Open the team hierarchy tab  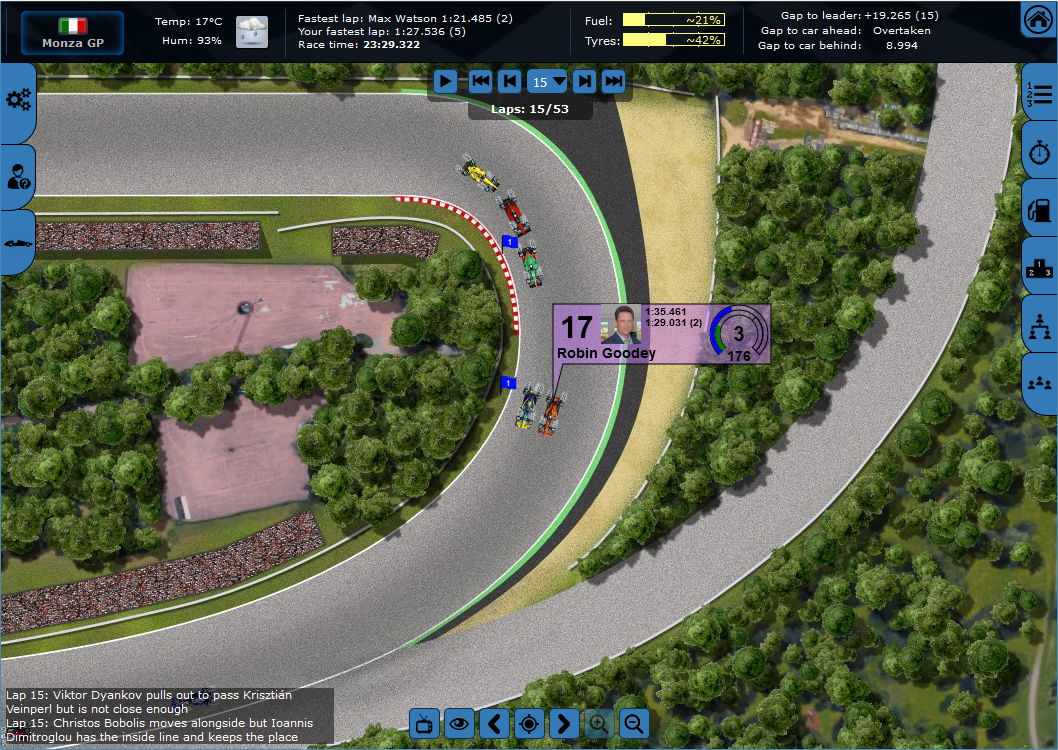tap(1041, 325)
